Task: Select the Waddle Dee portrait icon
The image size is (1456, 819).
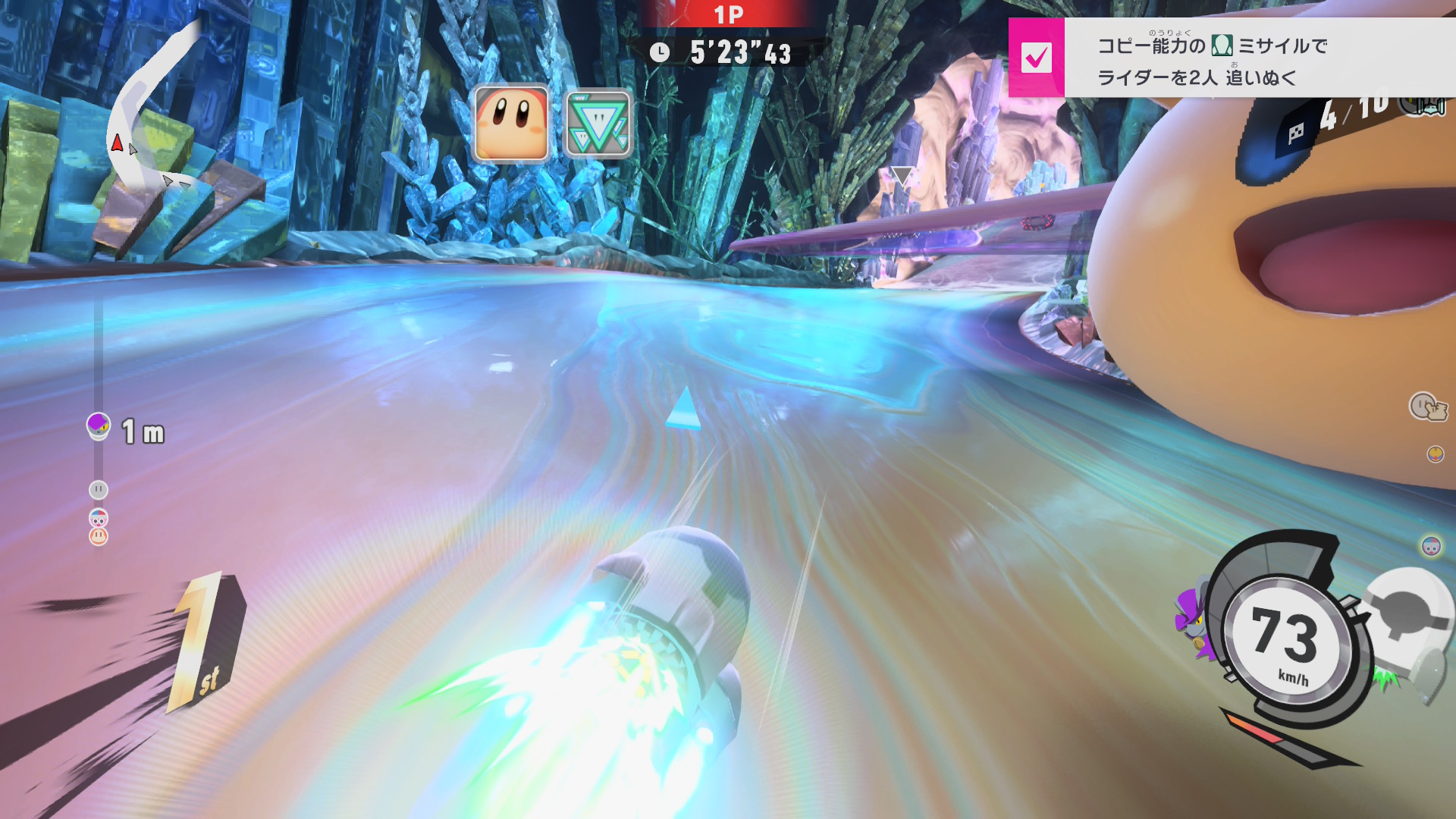Action: [x=511, y=124]
